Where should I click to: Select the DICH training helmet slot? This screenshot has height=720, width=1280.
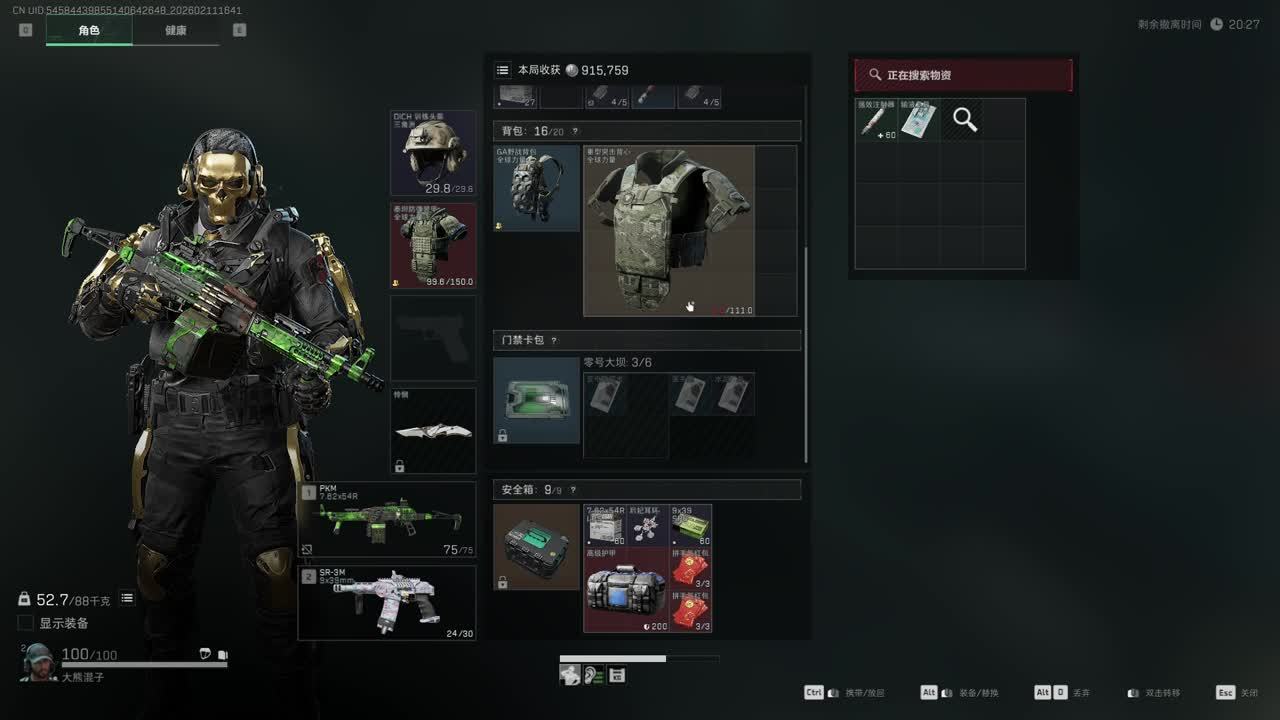pos(433,153)
